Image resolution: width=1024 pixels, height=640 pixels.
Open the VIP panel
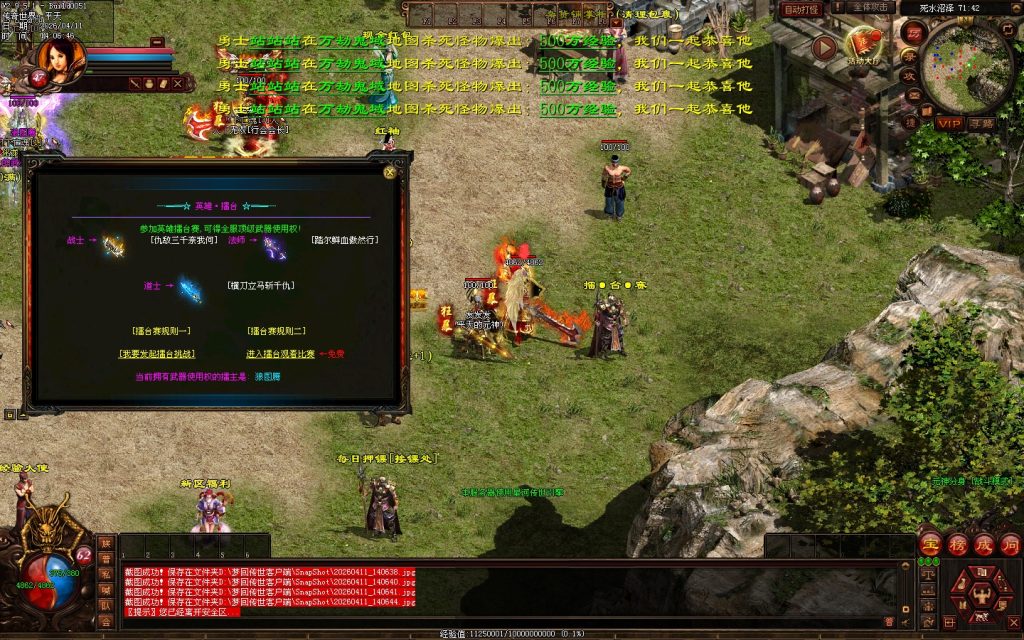click(948, 123)
